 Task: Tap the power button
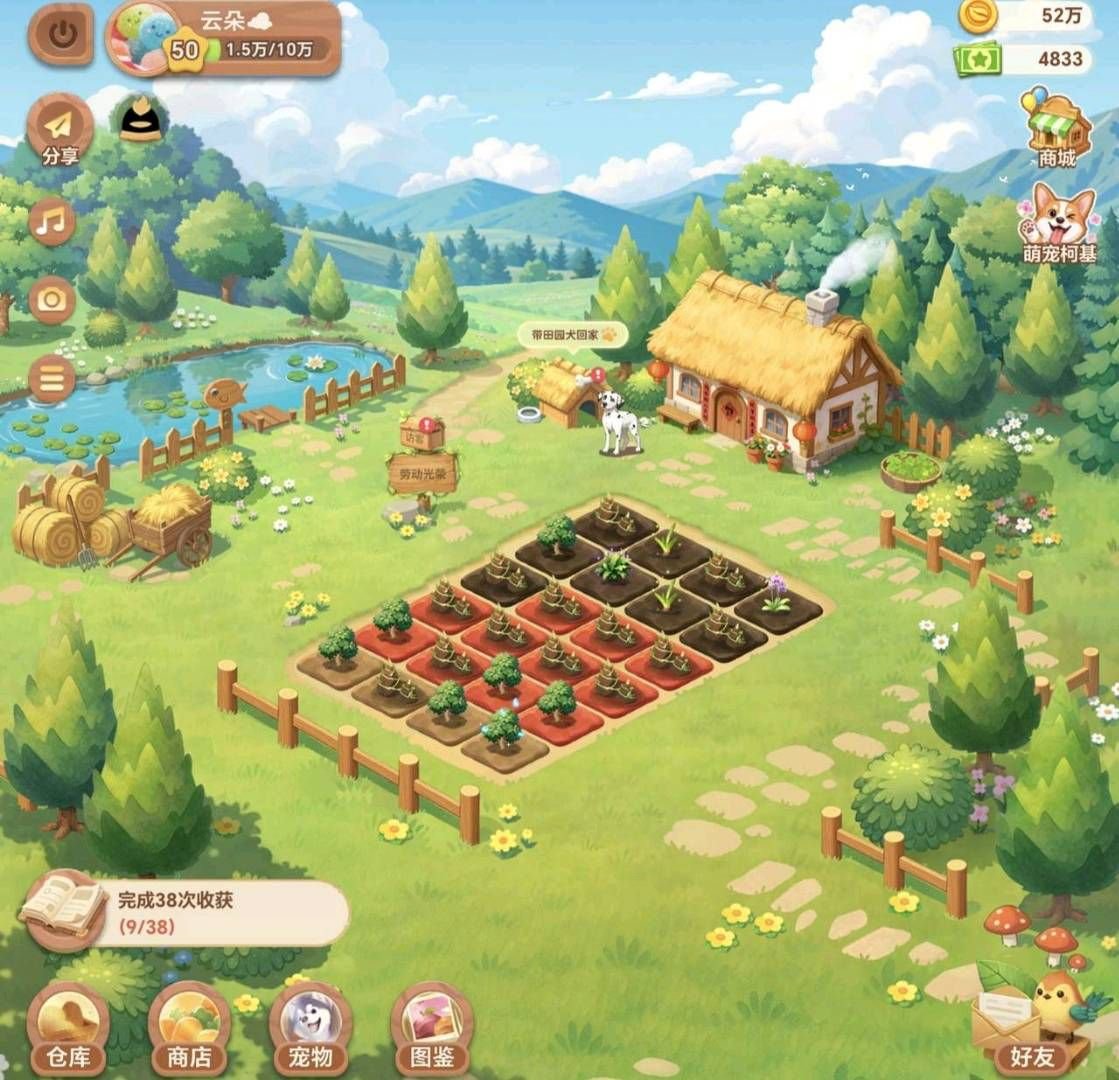click(x=61, y=36)
